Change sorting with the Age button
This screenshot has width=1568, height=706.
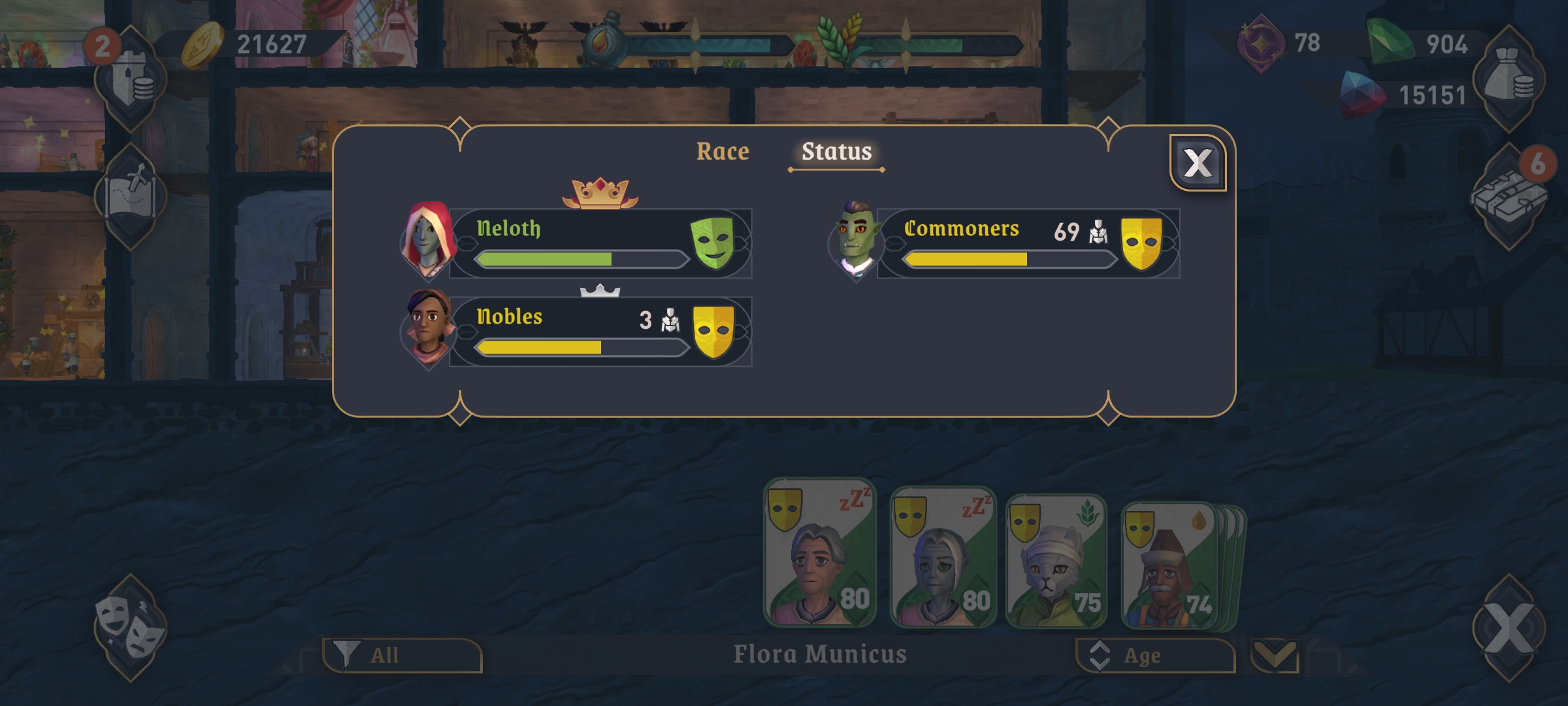1155,655
